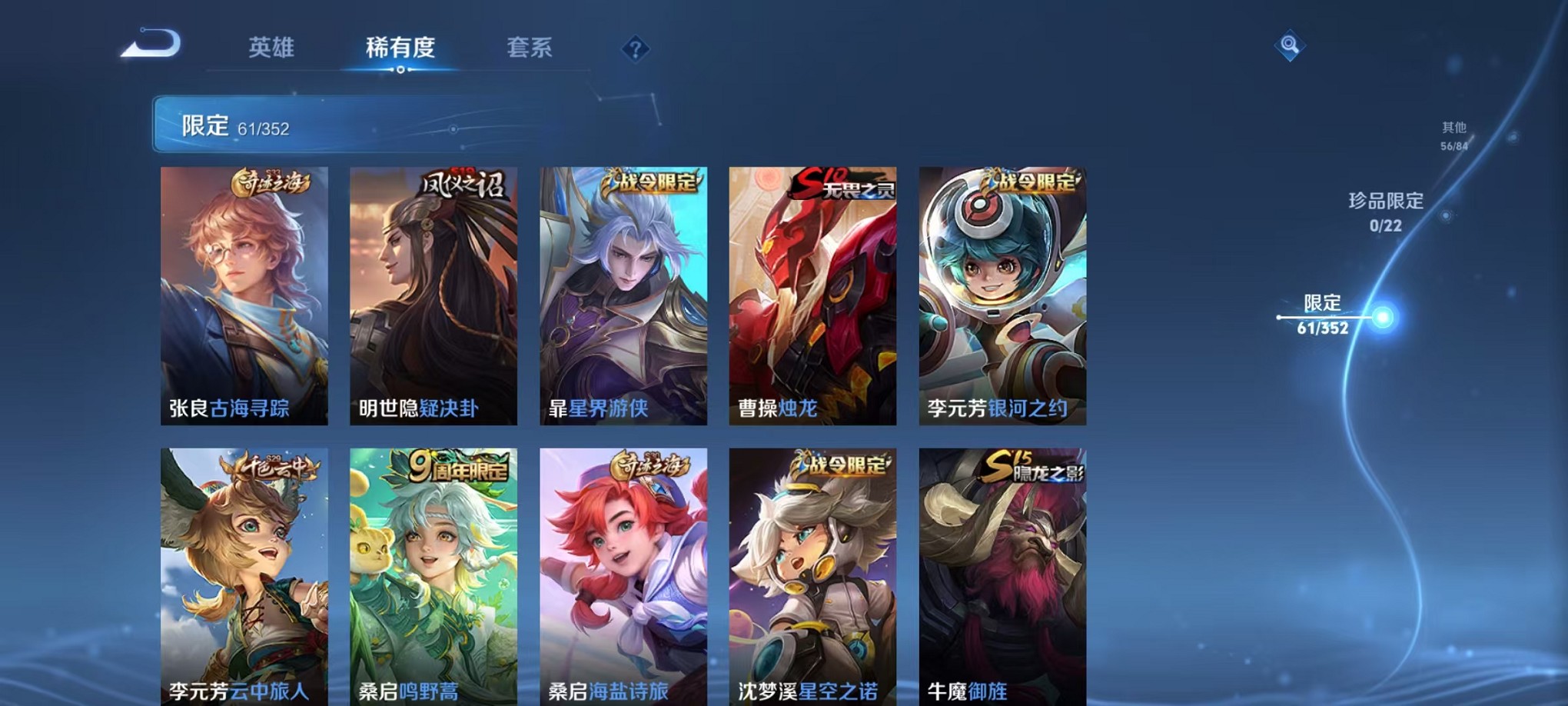The height and width of the screenshot is (706, 1568).
Task: Select the 稀有度 tab
Action: (399, 48)
